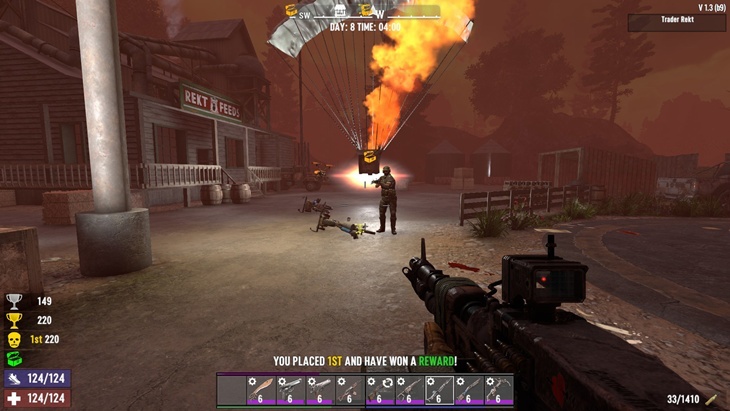Open the Trader Rekt tracker panel

coord(677,22)
